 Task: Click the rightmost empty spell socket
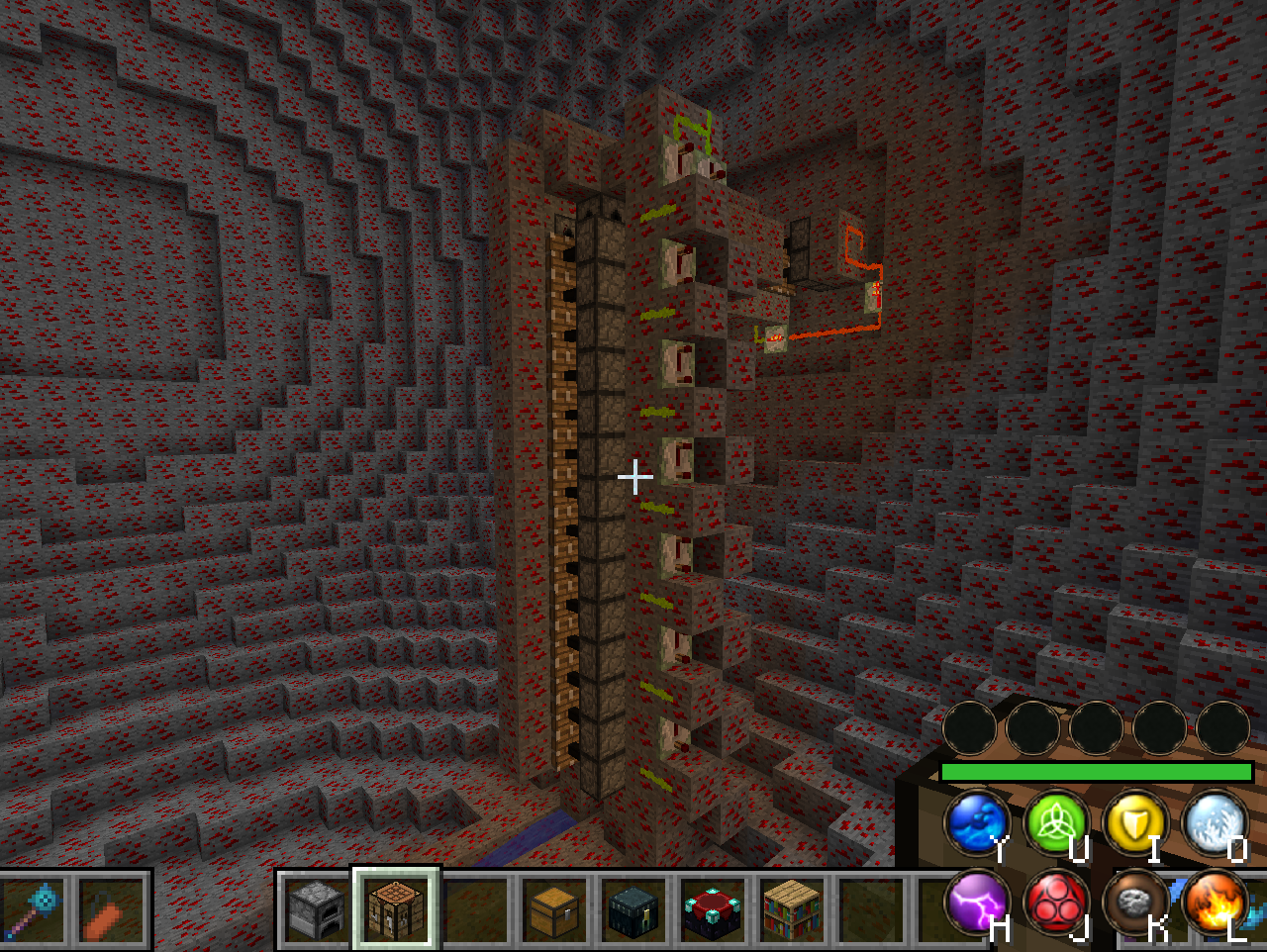[1223, 729]
